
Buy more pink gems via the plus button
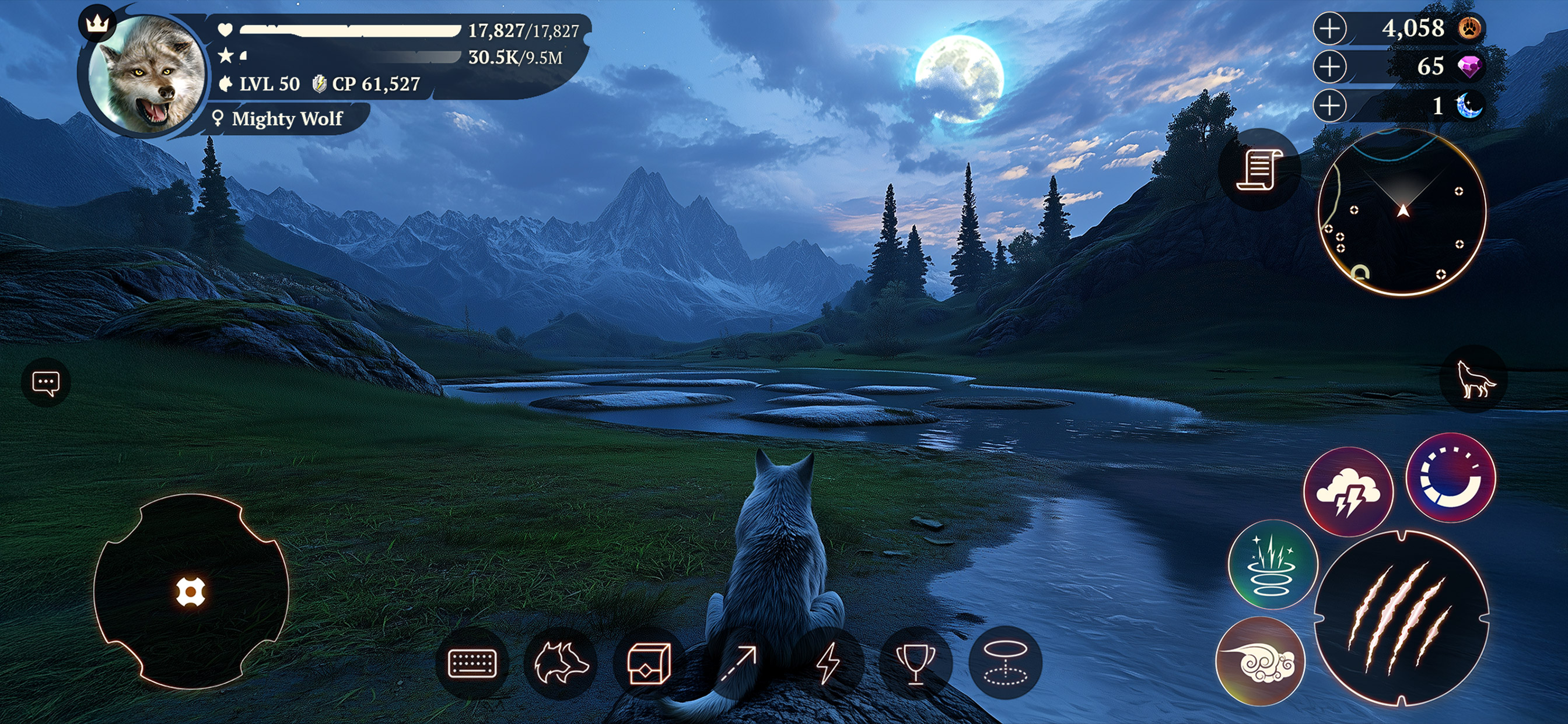pyautogui.click(x=1330, y=67)
